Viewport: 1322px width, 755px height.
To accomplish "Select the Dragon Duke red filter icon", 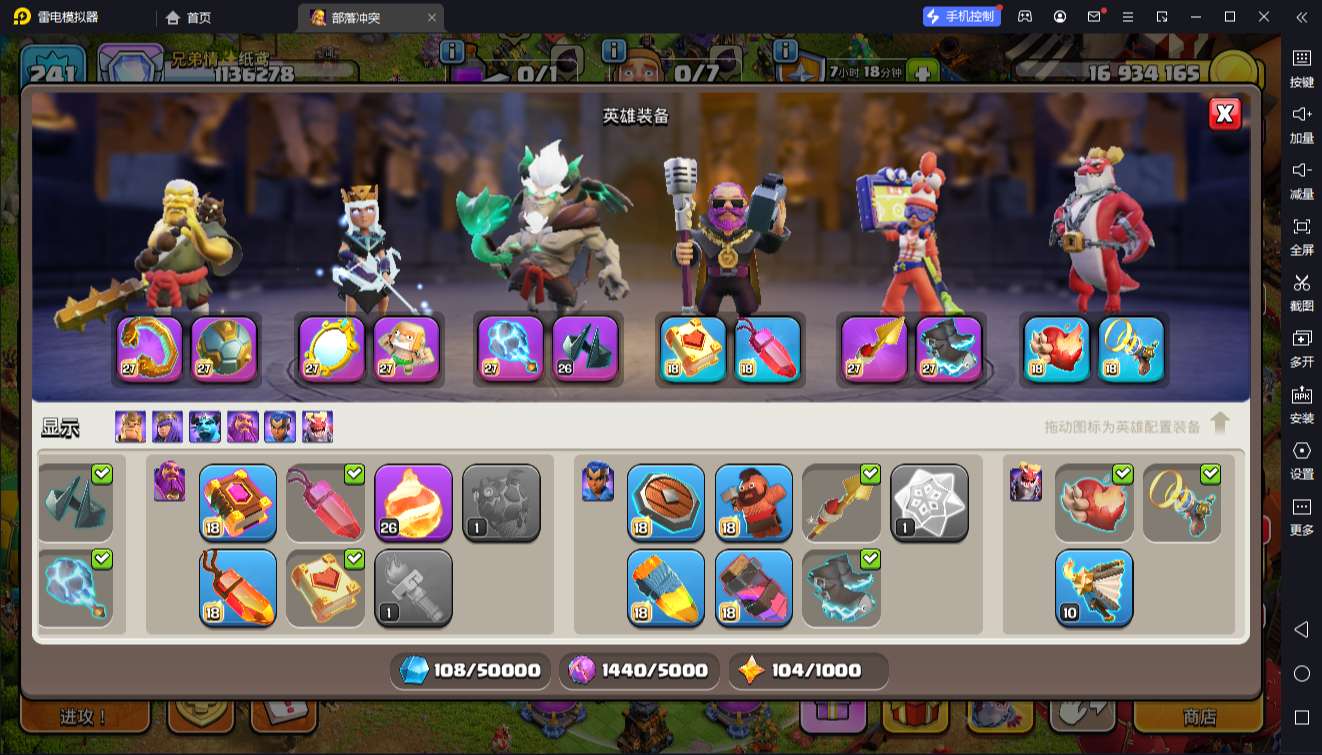I will 318,427.
